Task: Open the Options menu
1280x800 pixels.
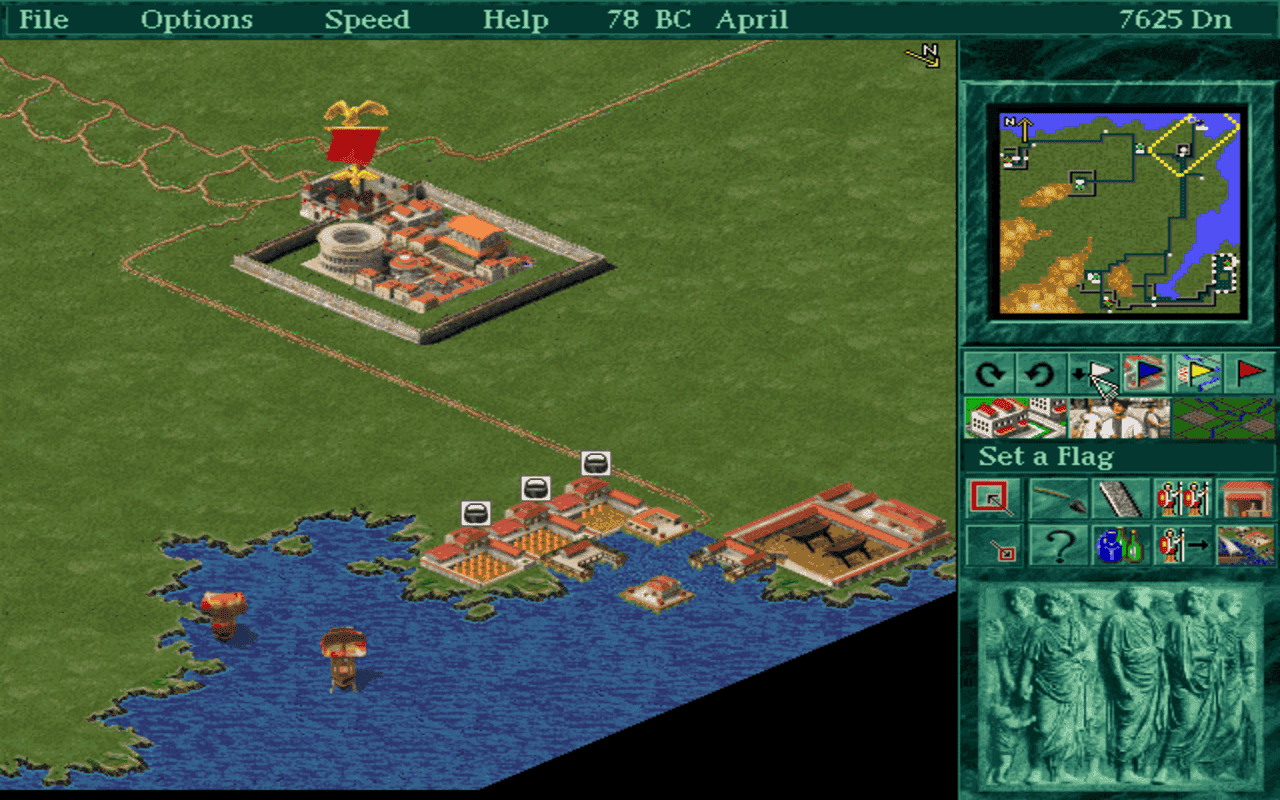Action: pos(196,18)
